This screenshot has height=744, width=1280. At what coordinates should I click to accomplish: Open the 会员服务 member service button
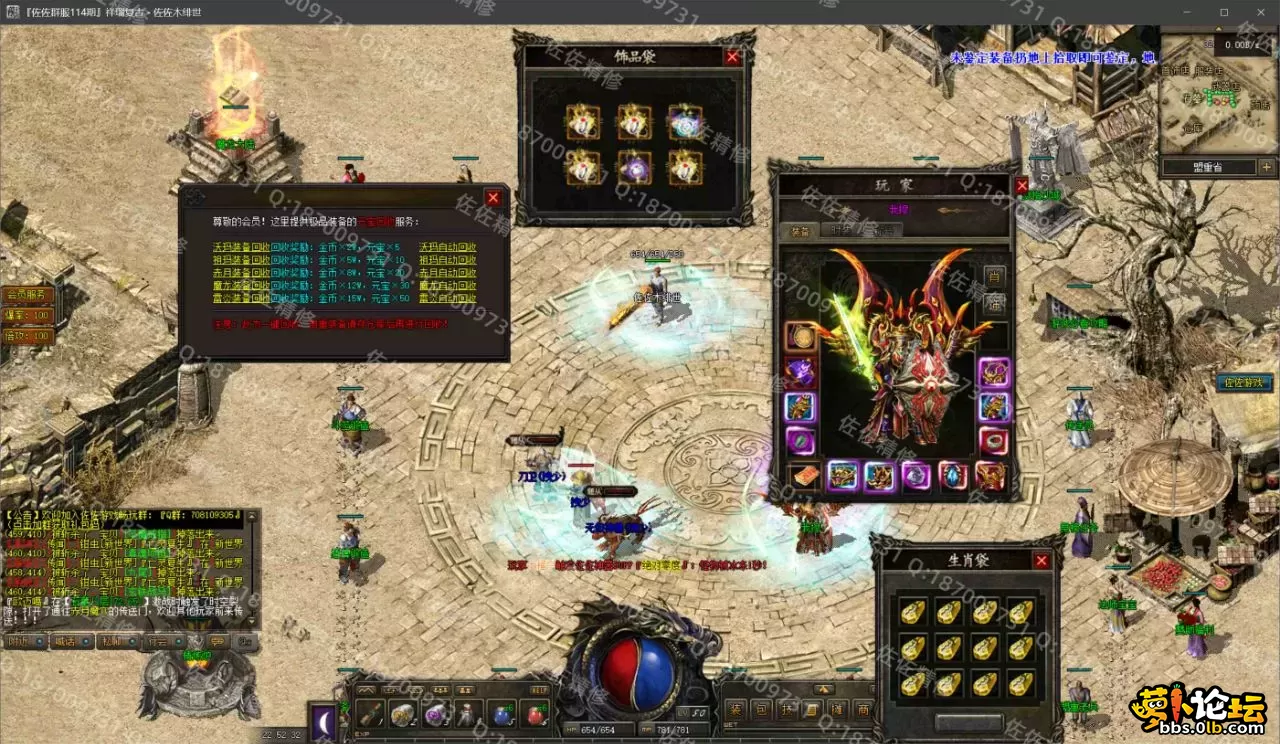[27, 295]
